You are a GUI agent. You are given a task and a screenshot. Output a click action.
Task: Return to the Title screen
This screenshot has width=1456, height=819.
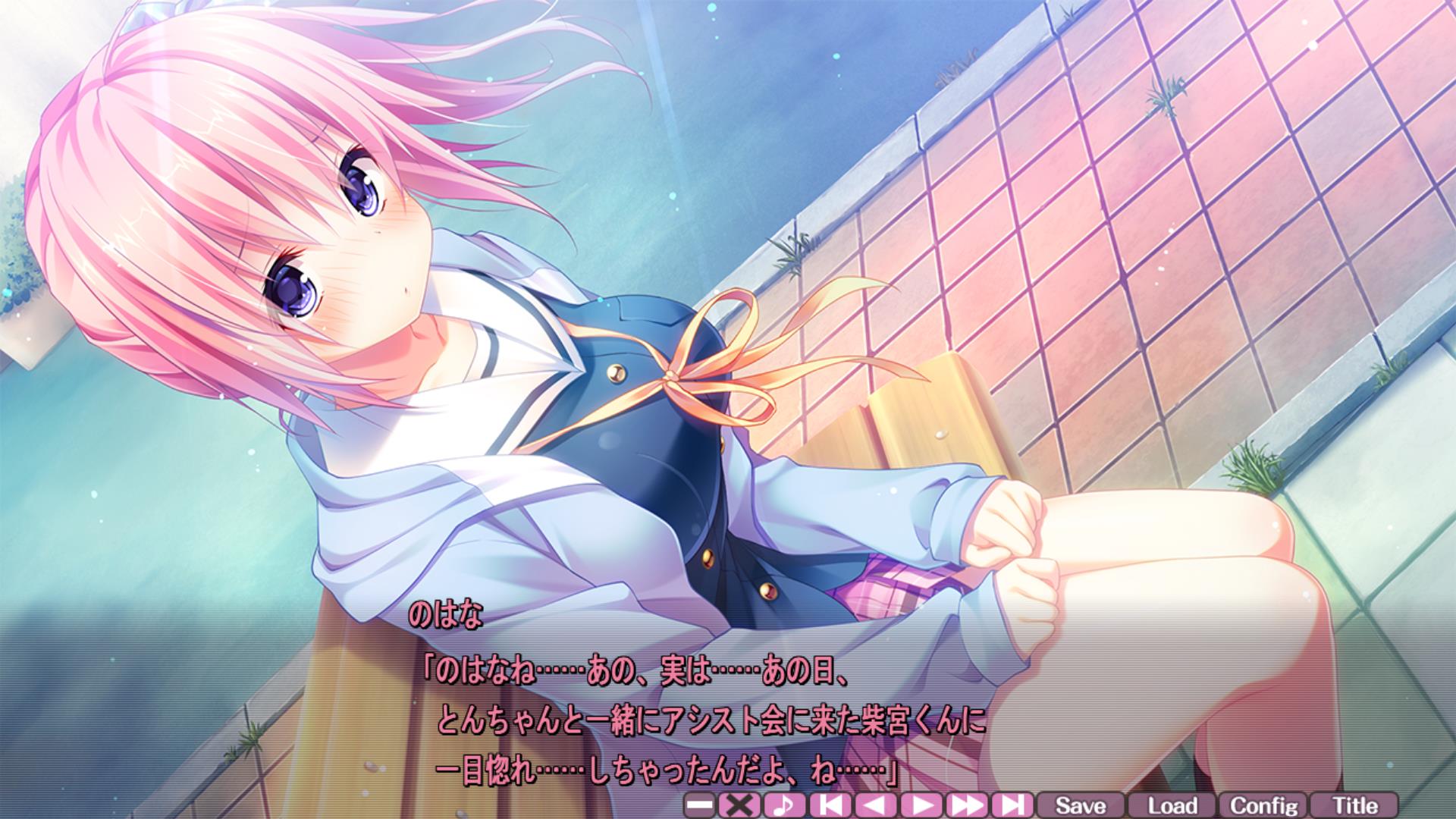point(1354,805)
